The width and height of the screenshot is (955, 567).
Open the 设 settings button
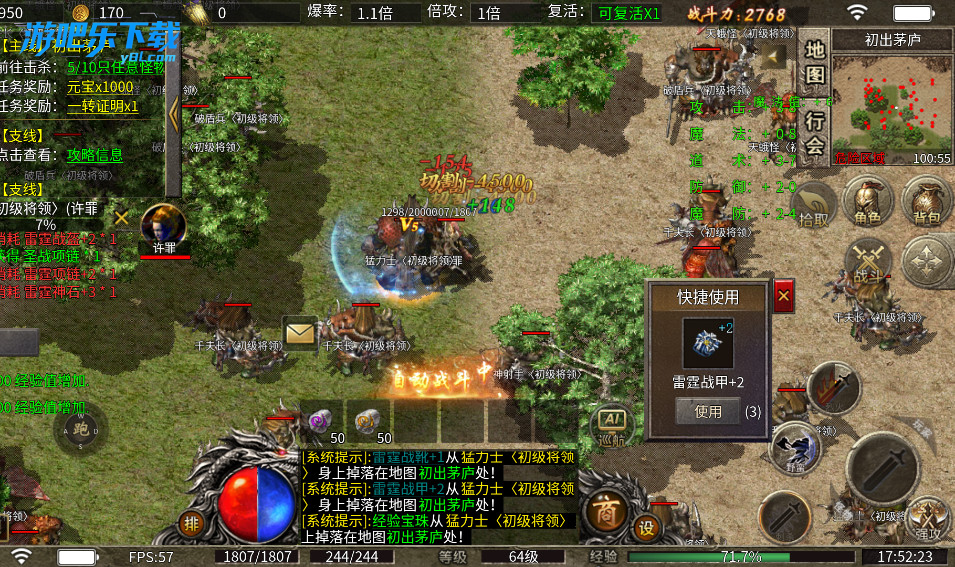pyautogui.click(x=648, y=528)
